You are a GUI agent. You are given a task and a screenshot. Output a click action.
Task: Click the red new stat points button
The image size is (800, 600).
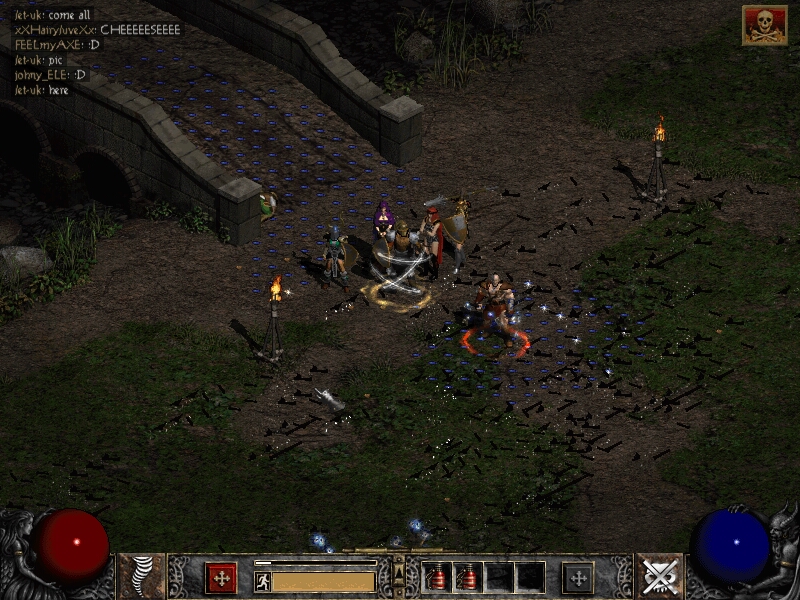coord(220,578)
